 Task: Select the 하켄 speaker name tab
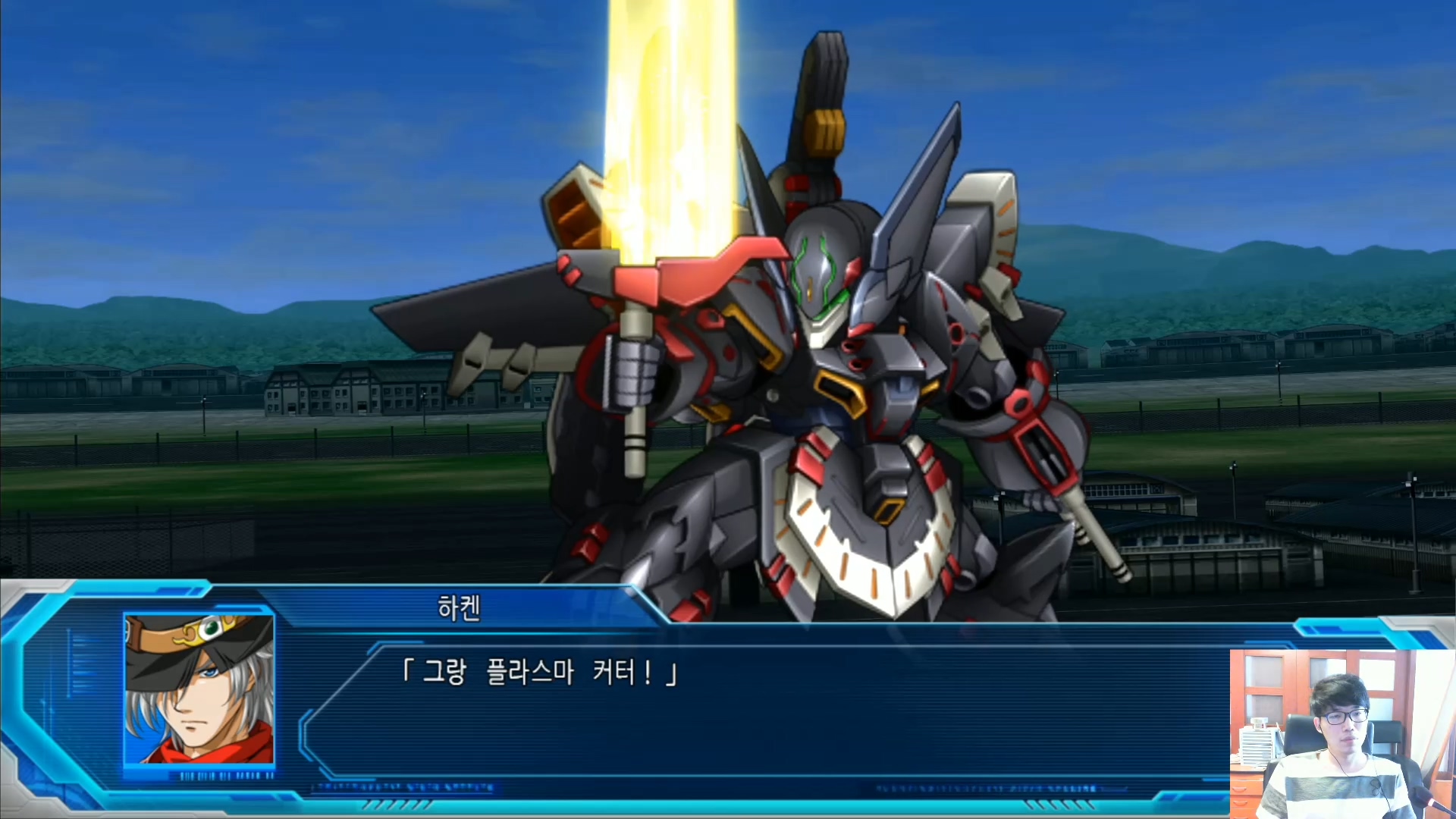tap(459, 608)
